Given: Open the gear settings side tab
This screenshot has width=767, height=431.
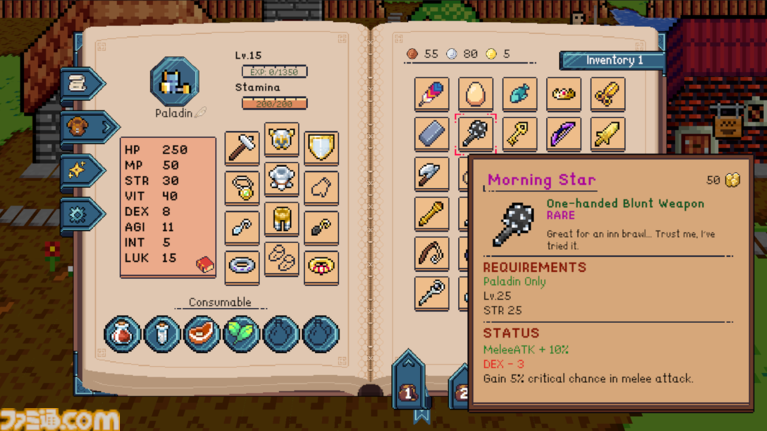Looking at the screenshot, I should tap(80, 213).
